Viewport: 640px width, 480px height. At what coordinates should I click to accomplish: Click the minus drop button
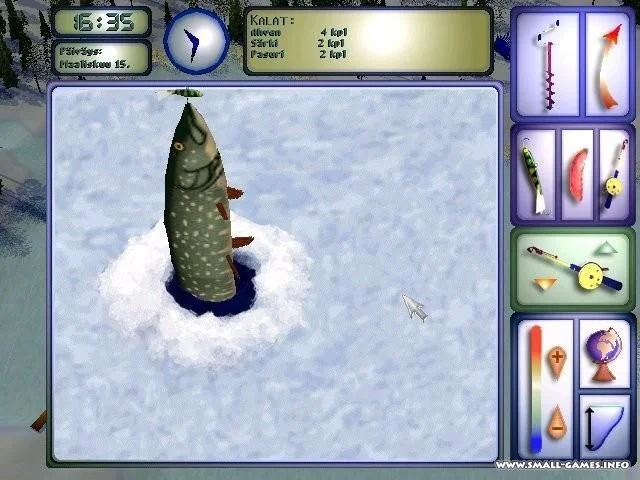(557, 426)
